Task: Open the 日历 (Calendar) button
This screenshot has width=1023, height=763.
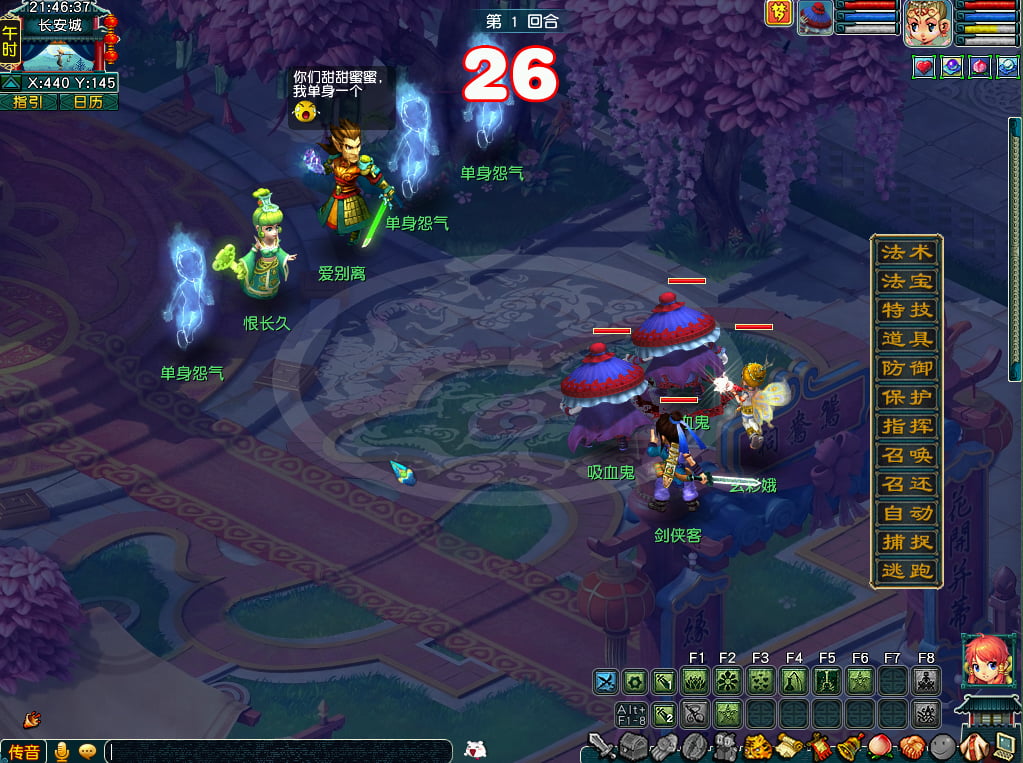Action: [x=88, y=102]
